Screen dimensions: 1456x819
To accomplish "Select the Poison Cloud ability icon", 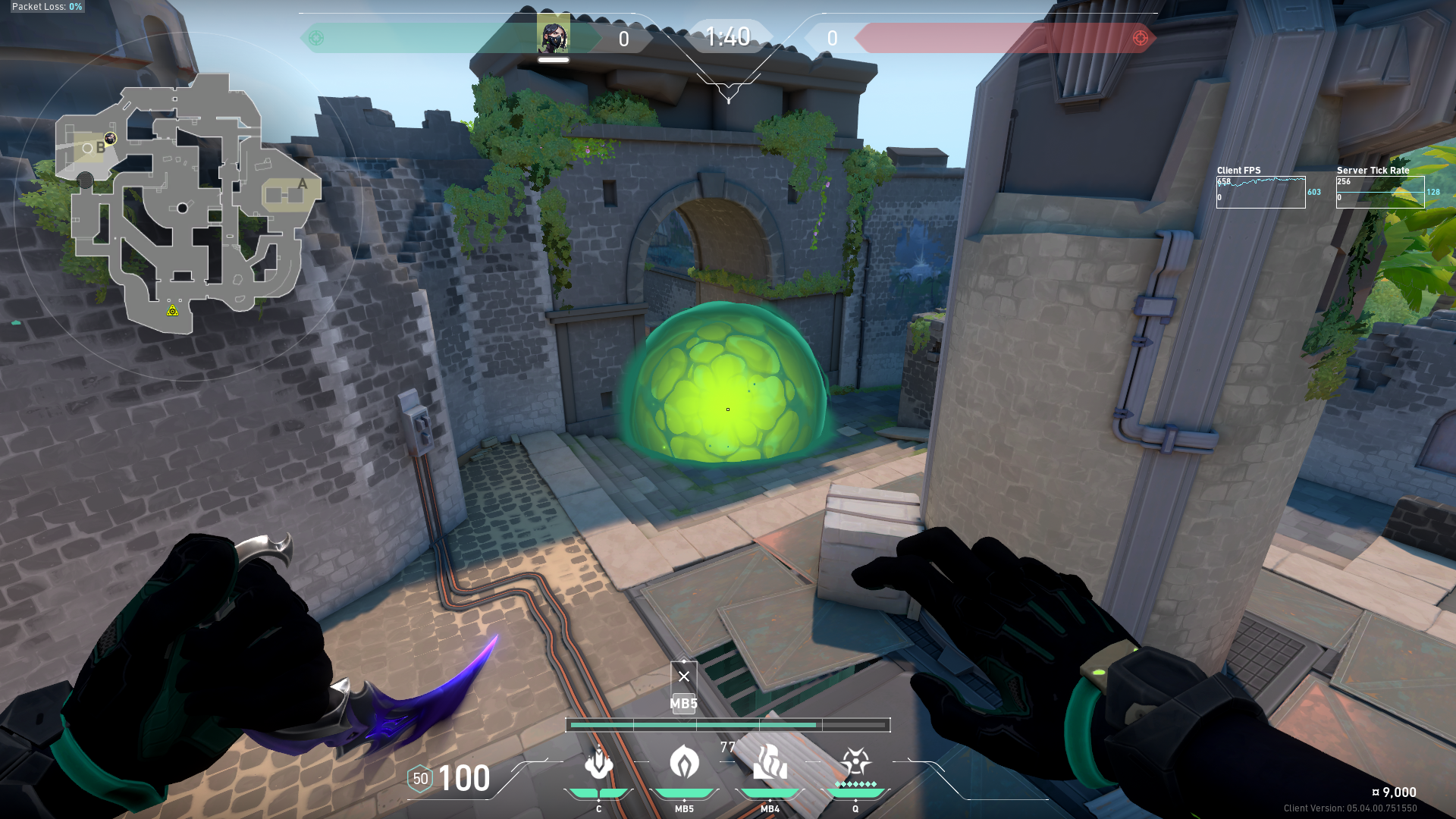I will pos(684,763).
